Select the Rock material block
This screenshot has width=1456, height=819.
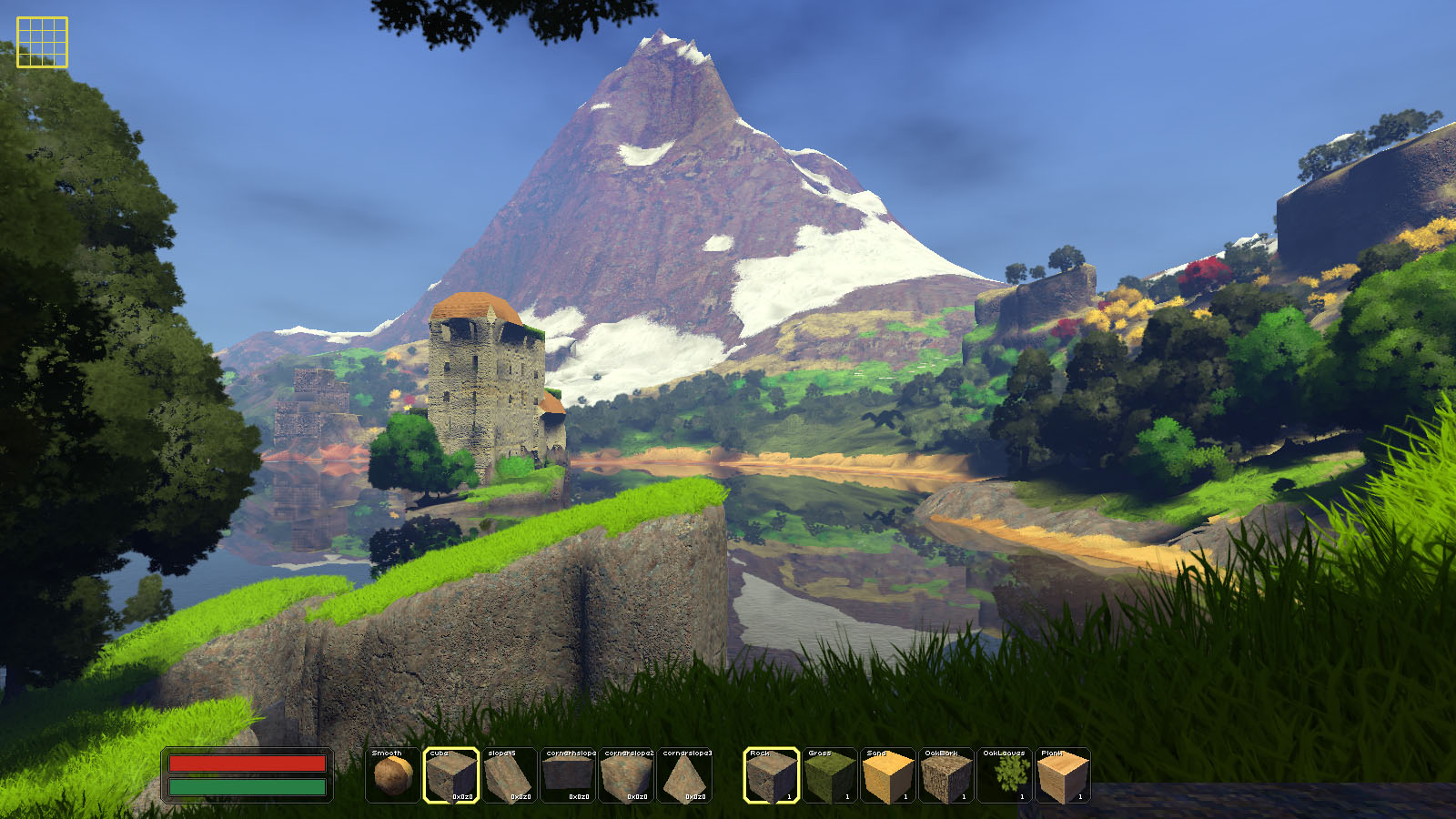pyautogui.click(x=772, y=775)
